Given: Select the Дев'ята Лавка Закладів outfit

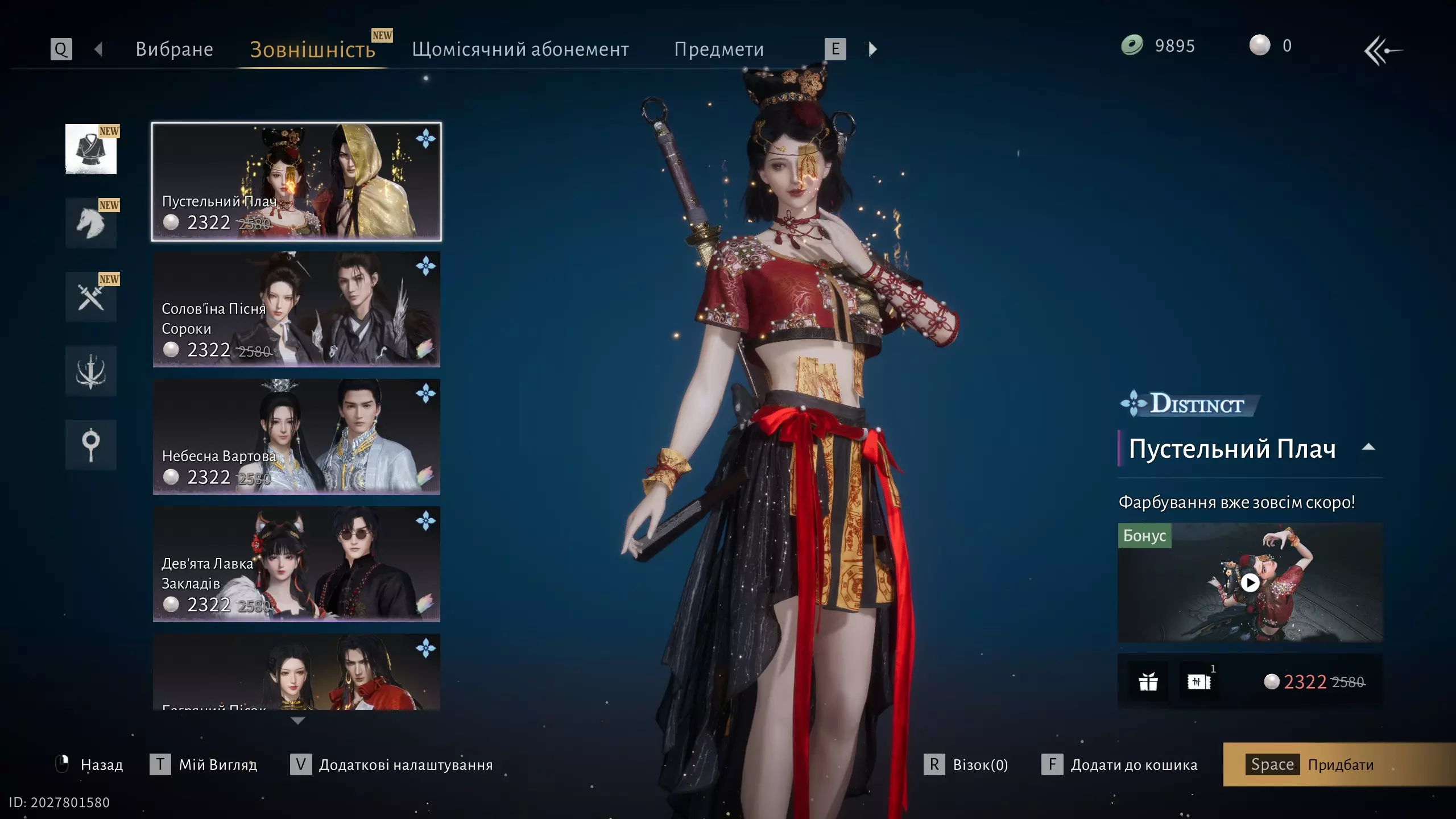Looking at the screenshot, I should 296,564.
